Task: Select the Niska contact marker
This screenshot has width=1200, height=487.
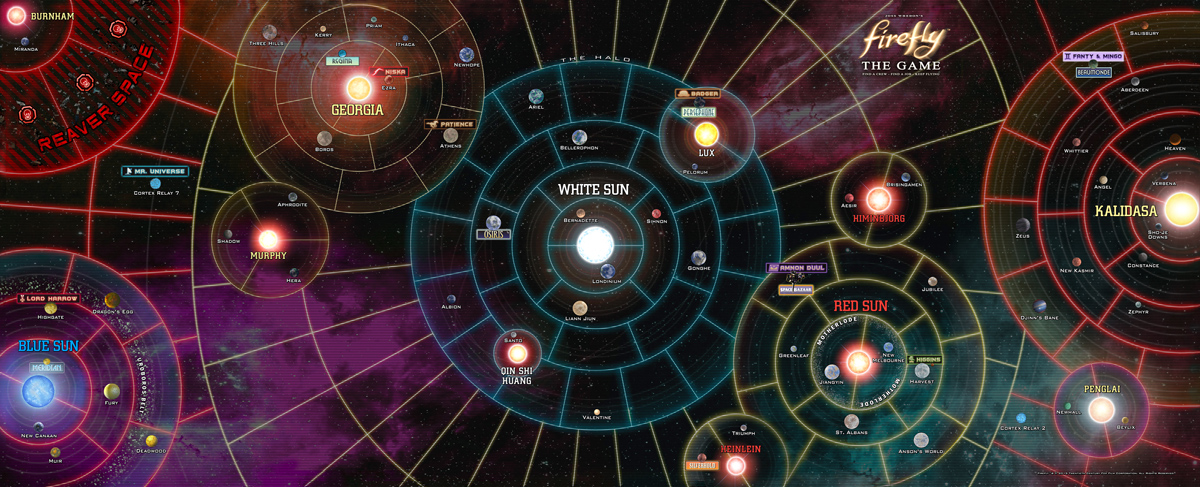Action: tap(388, 72)
